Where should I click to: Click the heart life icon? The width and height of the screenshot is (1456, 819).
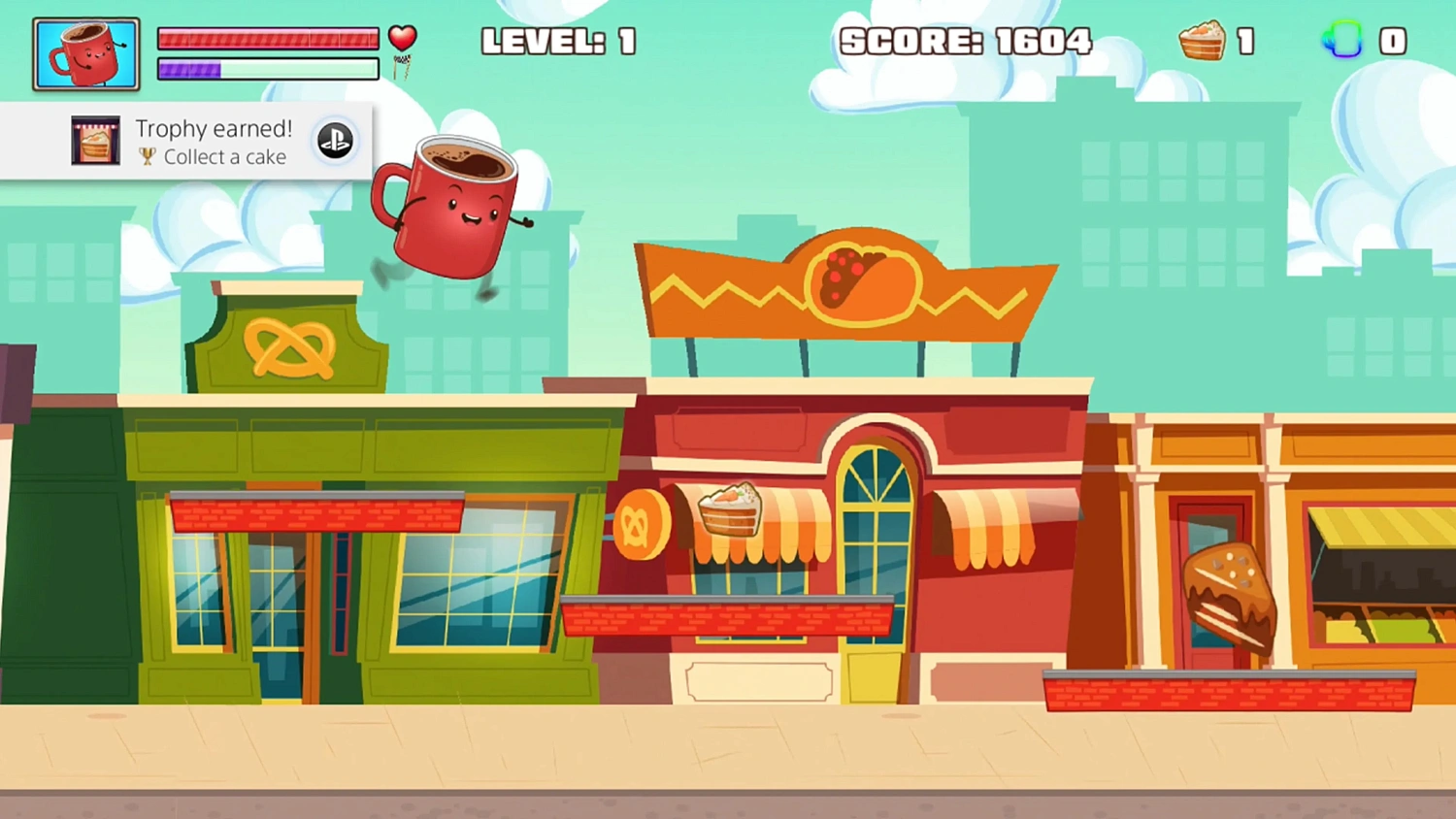click(x=402, y=37)
